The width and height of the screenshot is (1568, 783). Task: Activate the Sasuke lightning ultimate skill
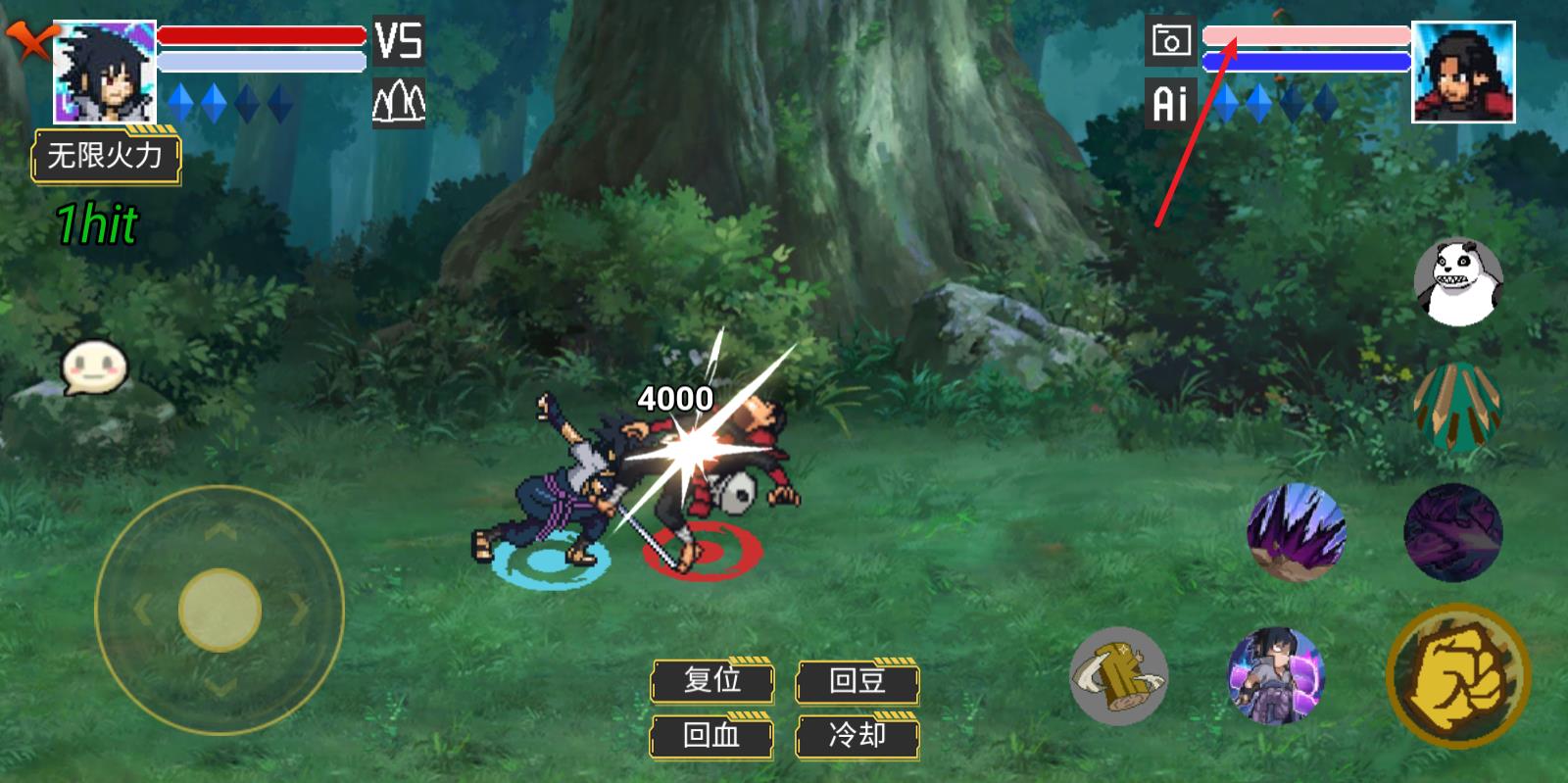click(x=1275, y=676)
